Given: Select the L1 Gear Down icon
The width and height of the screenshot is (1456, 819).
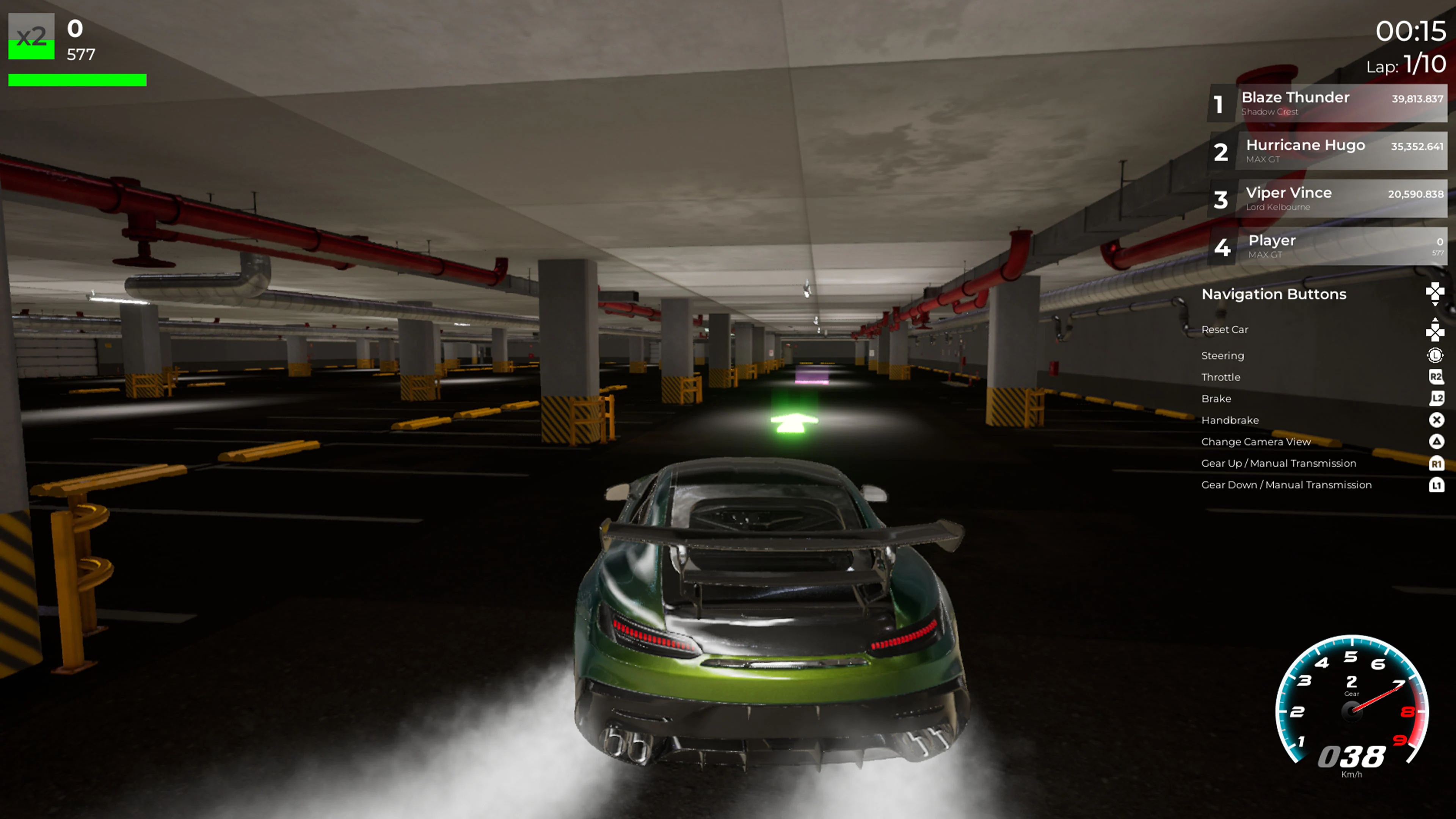Looking at the screenshot, I should tap(1436, 485).
